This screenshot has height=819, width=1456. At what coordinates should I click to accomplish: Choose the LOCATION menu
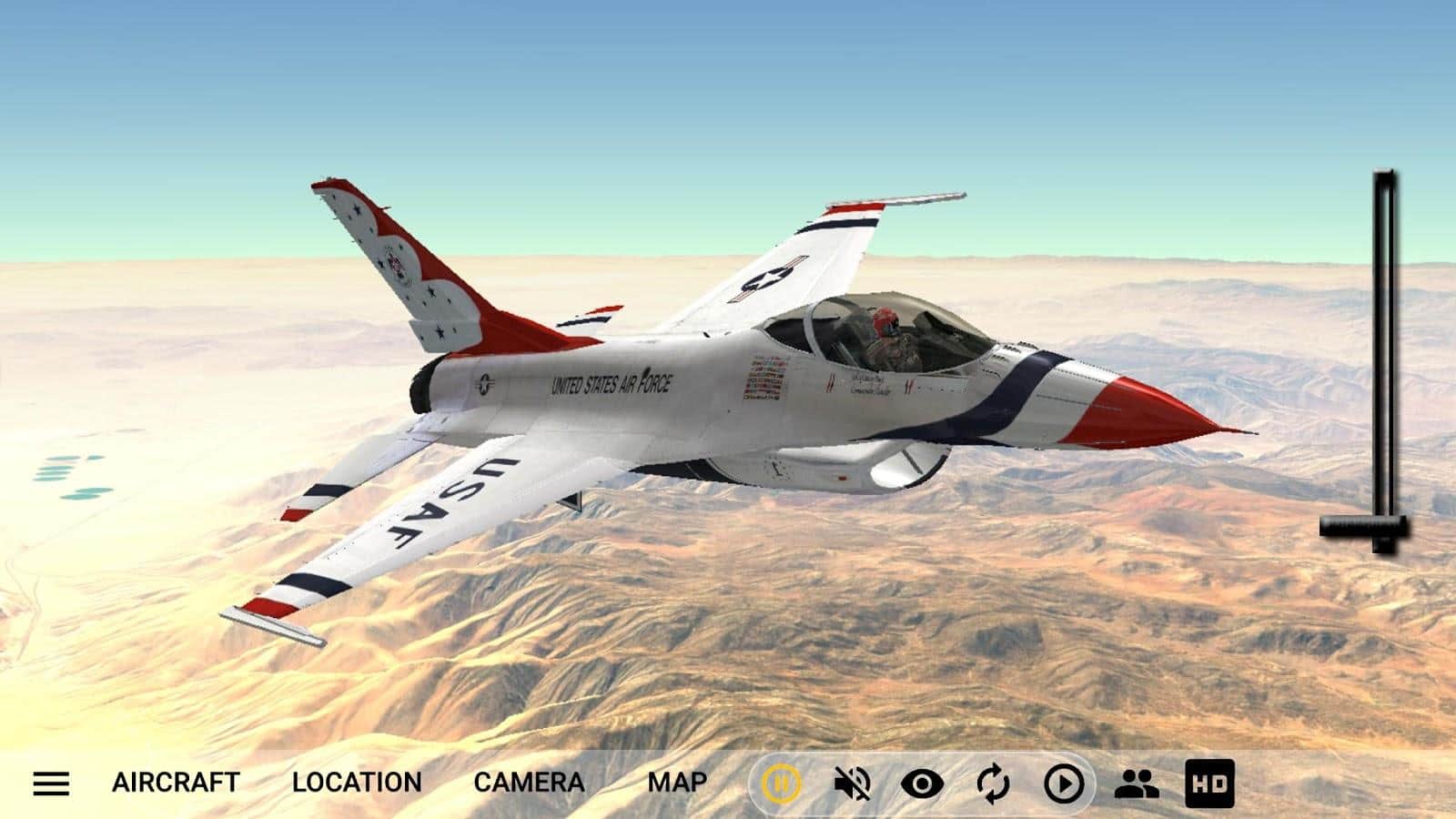pos(357,783)
